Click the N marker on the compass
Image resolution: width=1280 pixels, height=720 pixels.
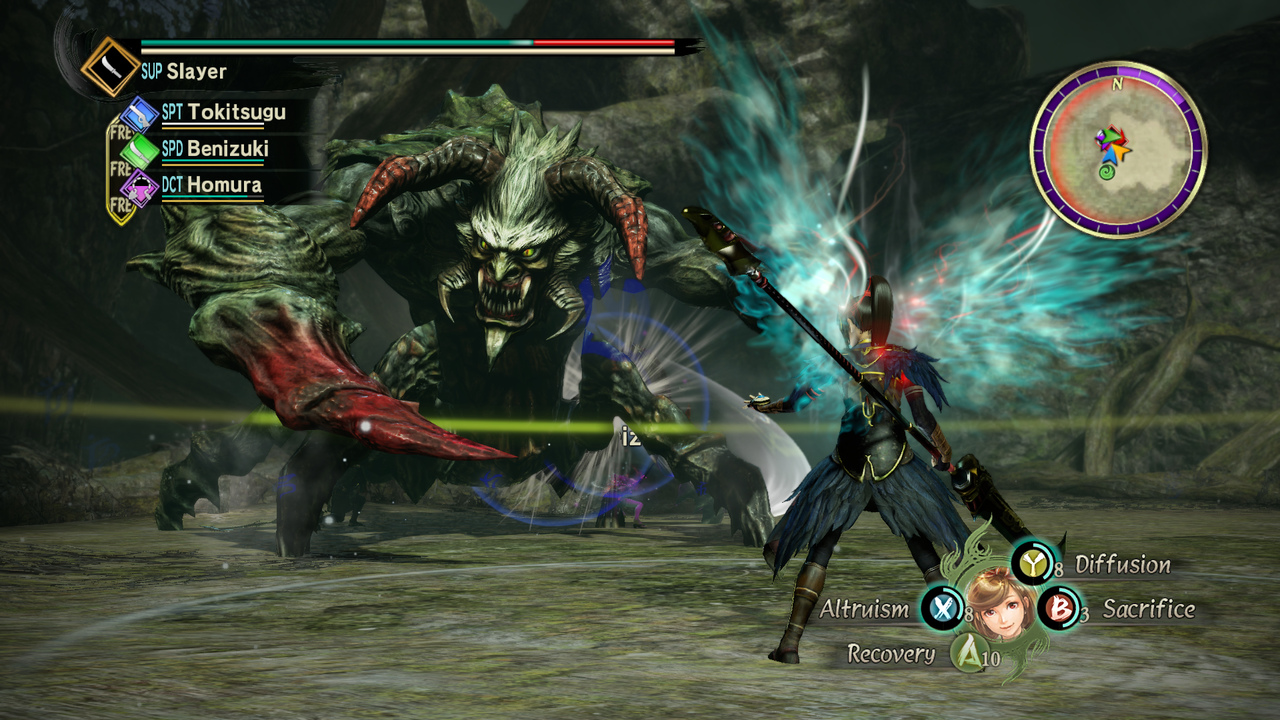coord(1117,85)
